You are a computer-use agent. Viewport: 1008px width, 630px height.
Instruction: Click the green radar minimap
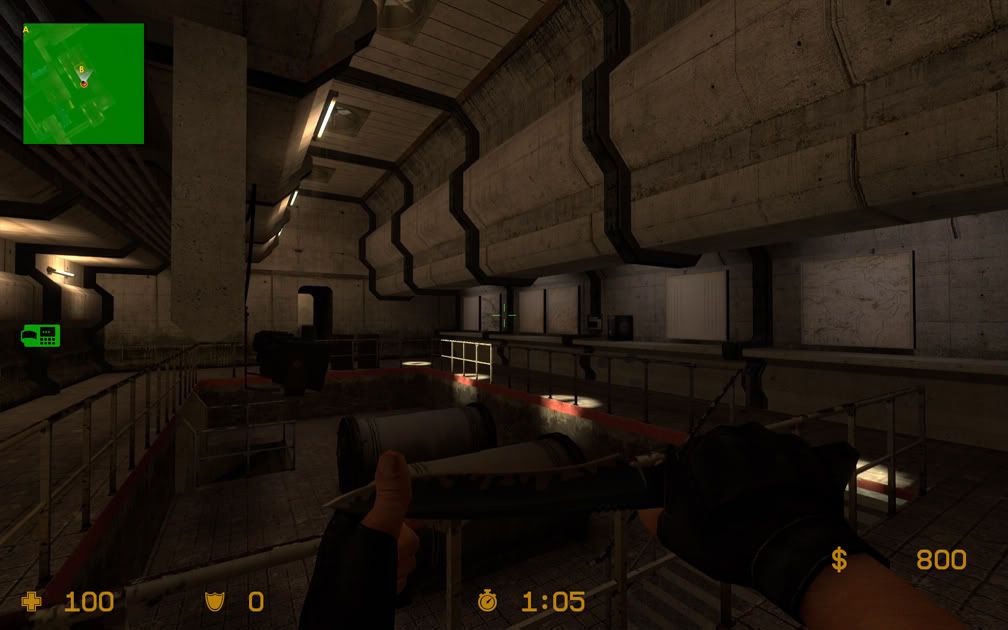[x=84, y=84]
